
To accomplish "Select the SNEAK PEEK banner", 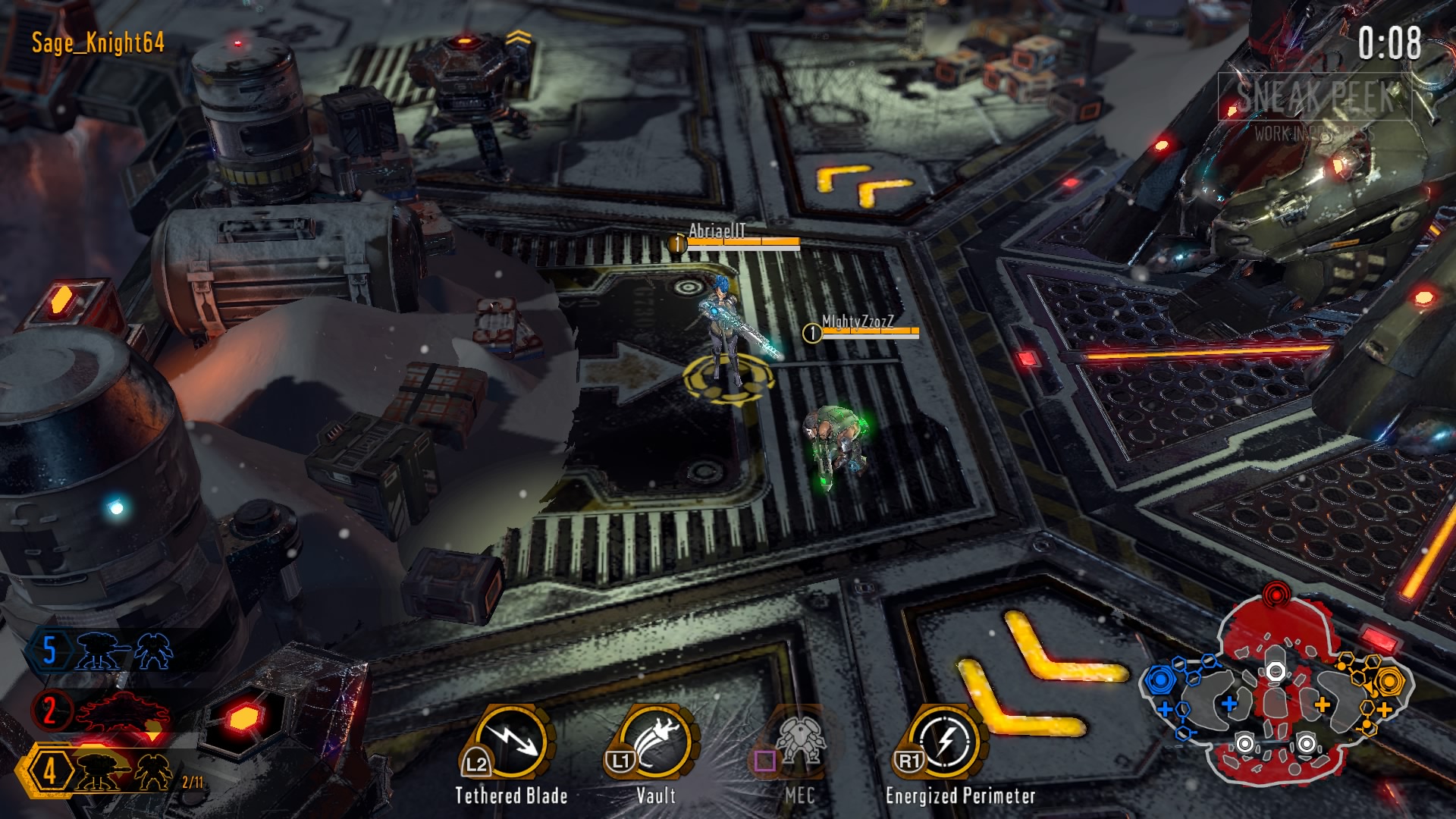I will pyautogui.click(x=1316, y=96).
